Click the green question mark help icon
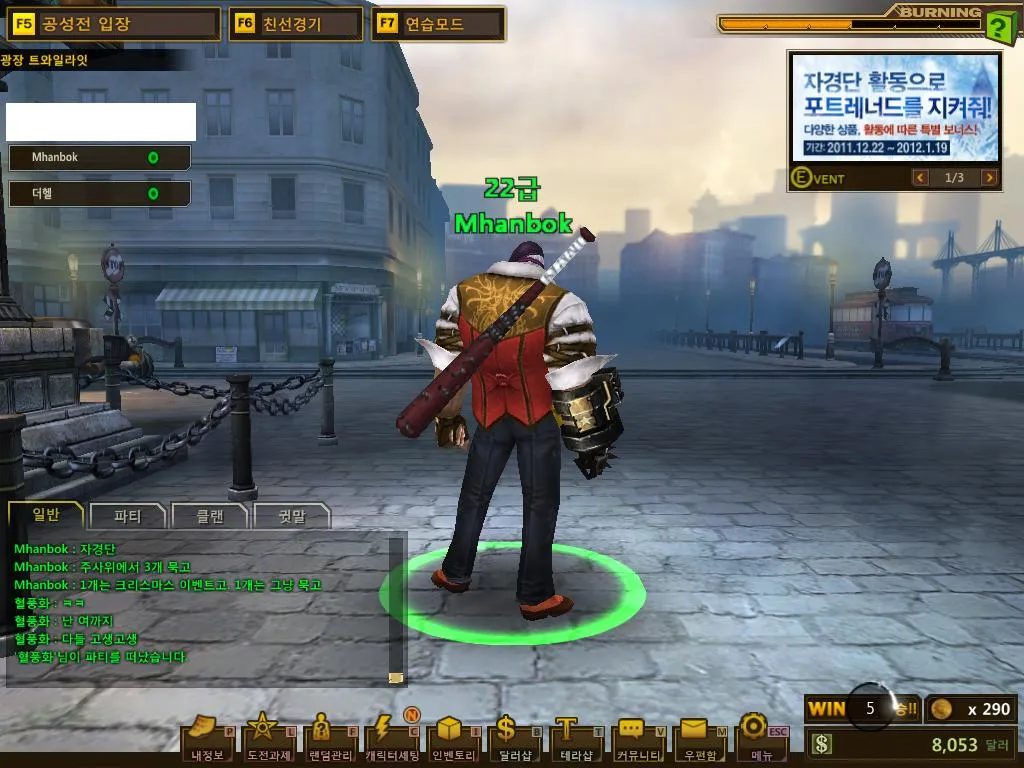This screenshot has width=1024, height=768. click(998, 27)
